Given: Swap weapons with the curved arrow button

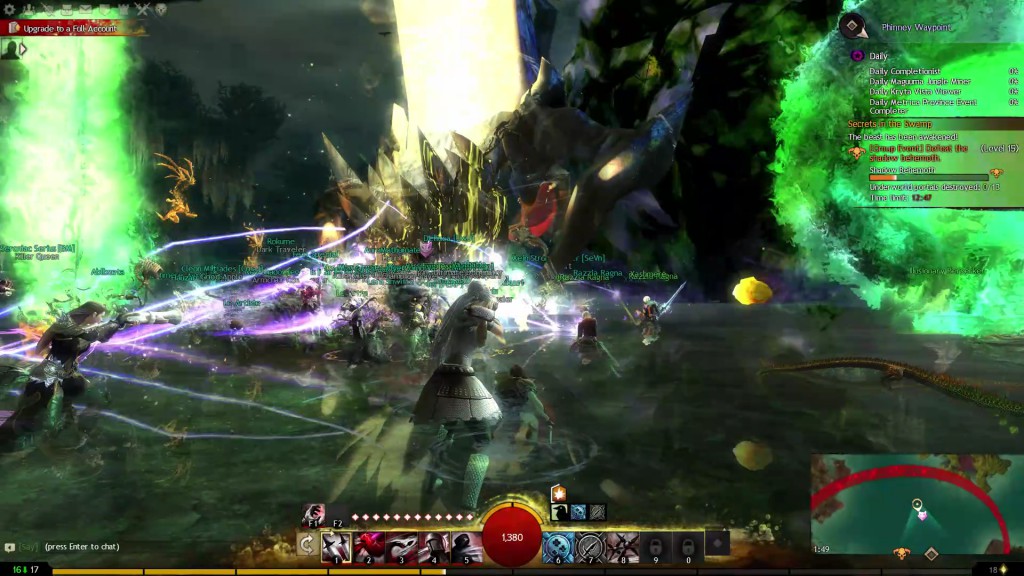Looking at the screenshot, I should [x=307, y=545].
